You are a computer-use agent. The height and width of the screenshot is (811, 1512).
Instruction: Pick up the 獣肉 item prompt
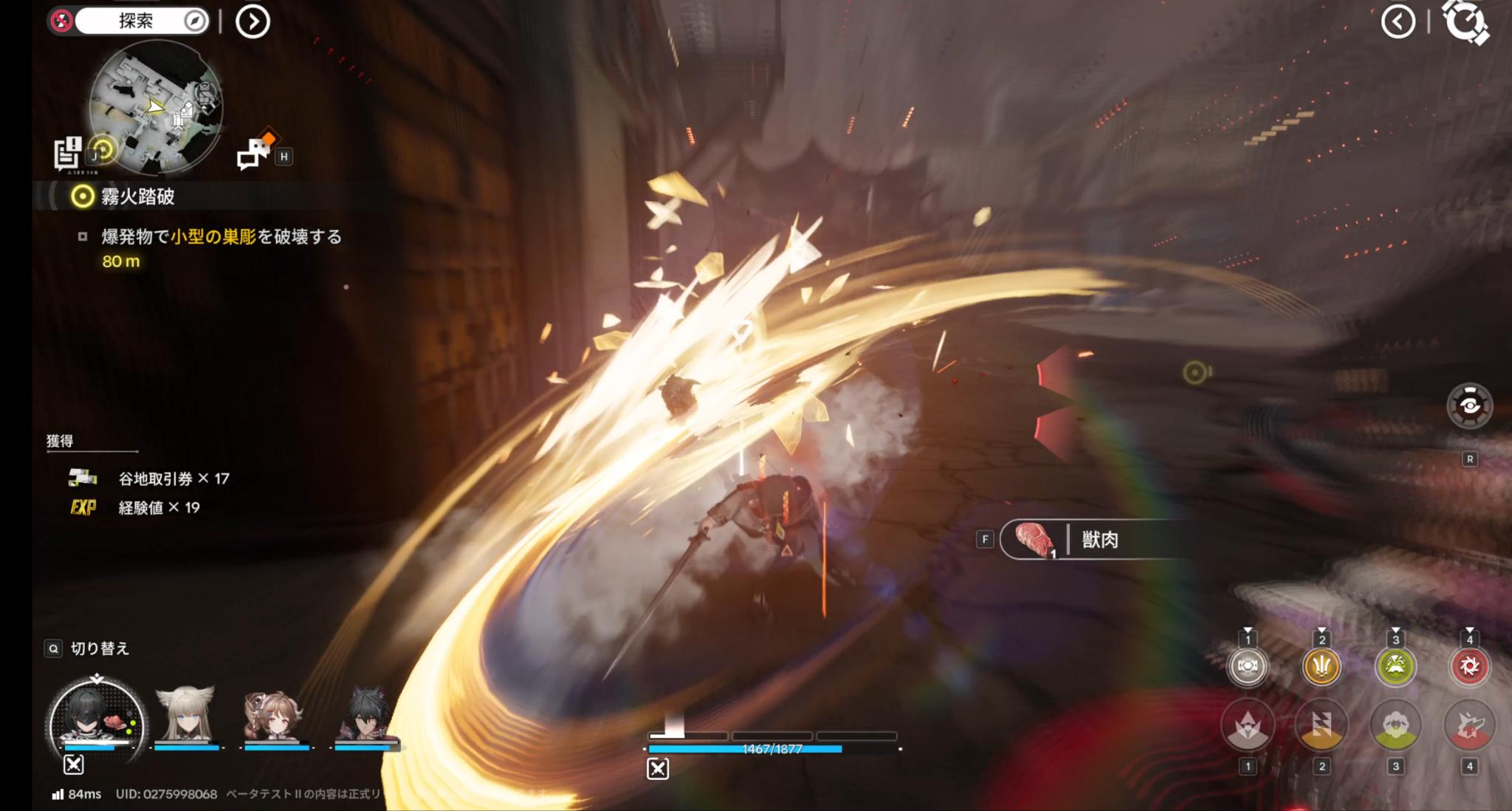coord(1097,540)
